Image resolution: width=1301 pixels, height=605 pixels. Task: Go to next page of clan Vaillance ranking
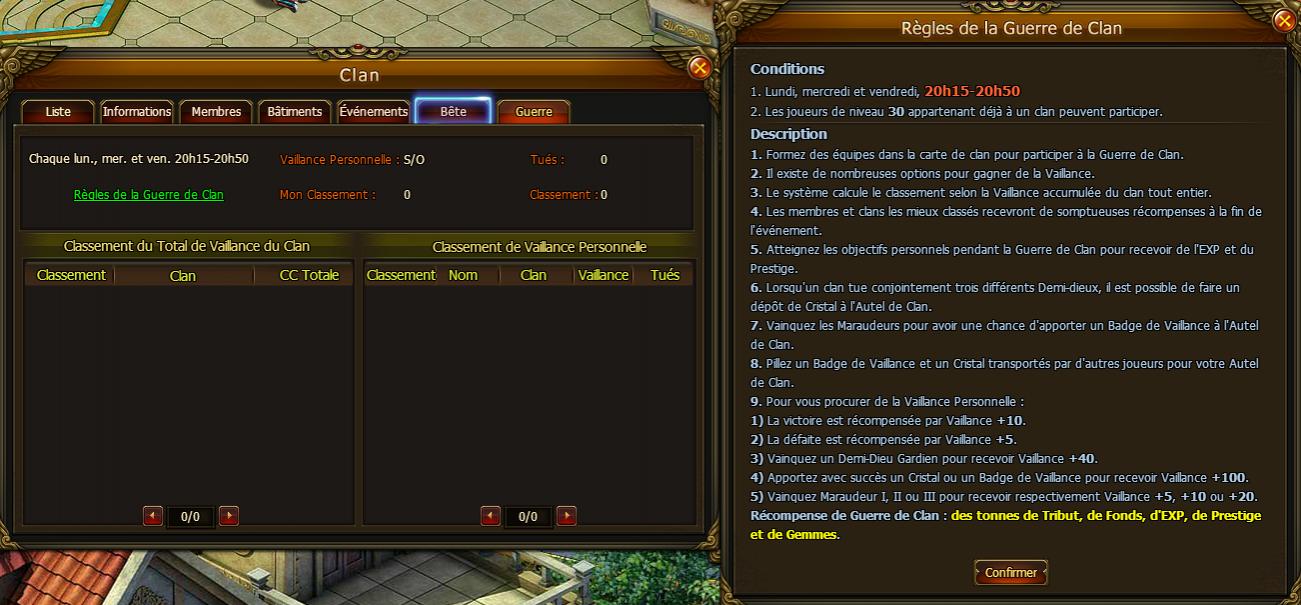(x=229, y=516)
